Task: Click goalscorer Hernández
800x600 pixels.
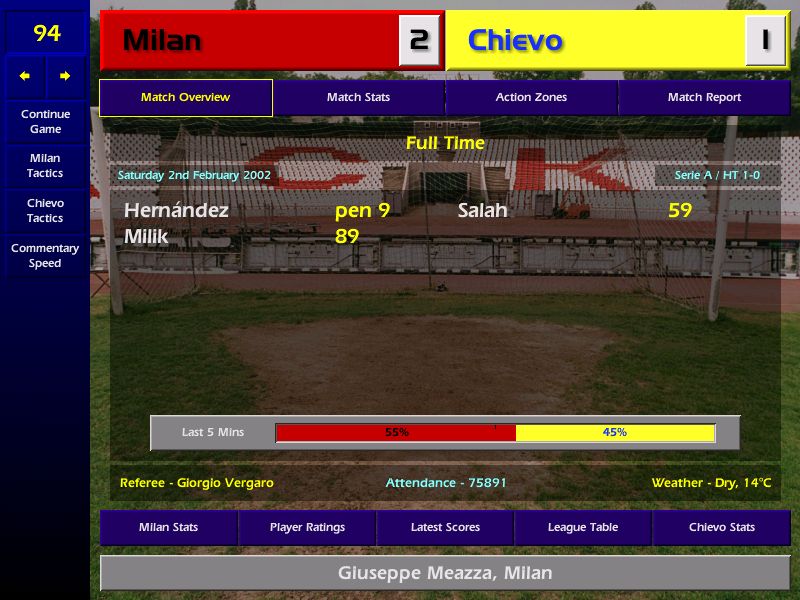Action: (176, 211)
